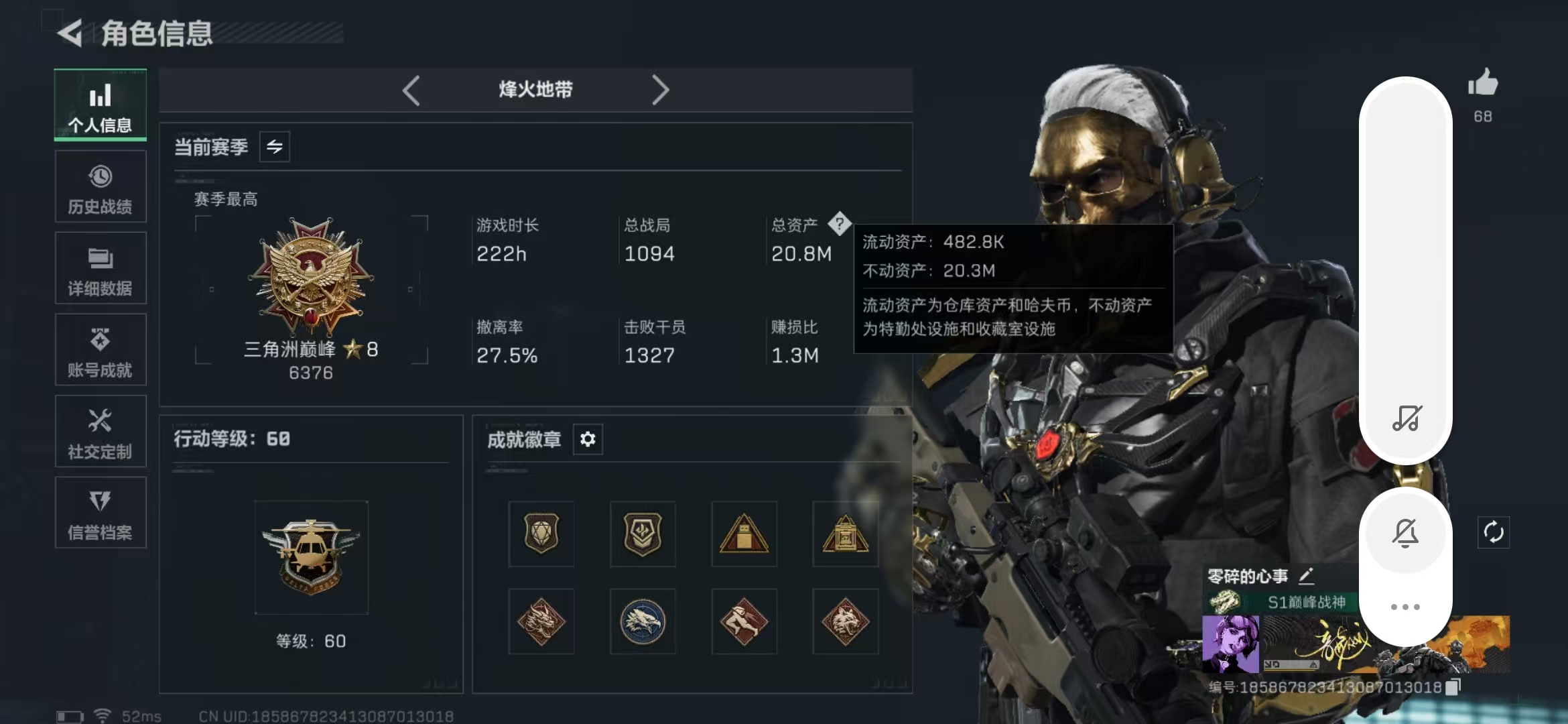This screenshot has width=1568, height=724.
Task: Select the 个人信息 tab
Action: [x=101, y=105]
